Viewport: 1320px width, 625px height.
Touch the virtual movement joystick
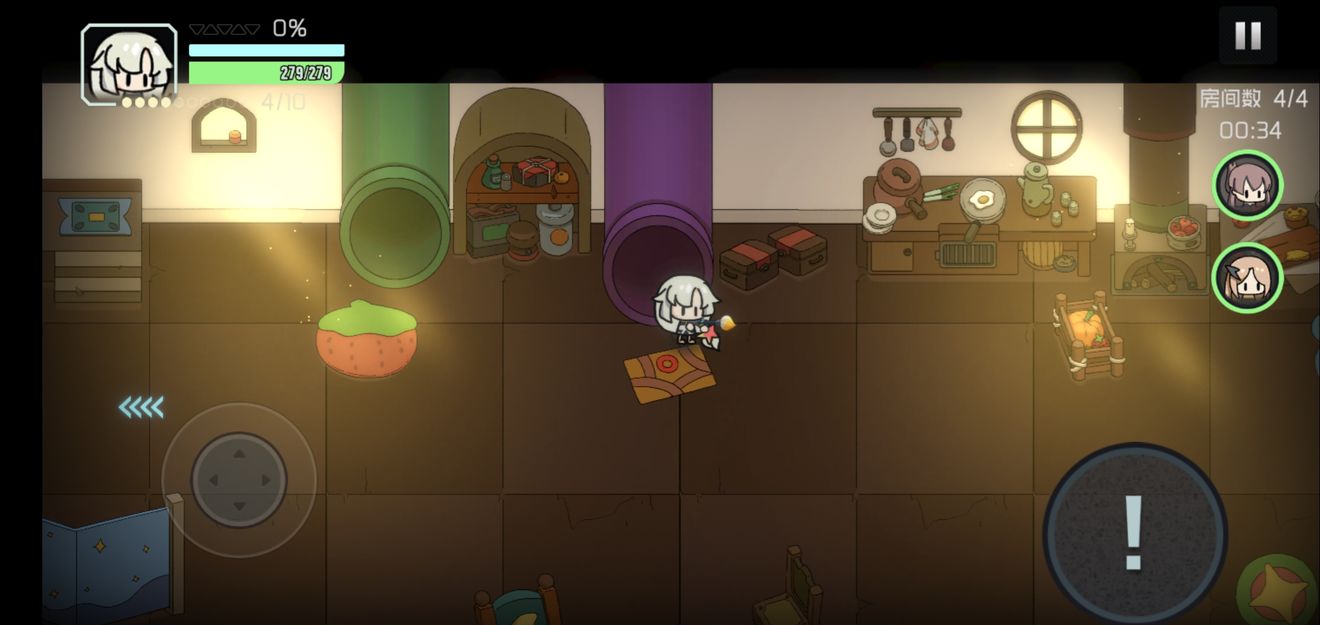(x=239, y=480)
